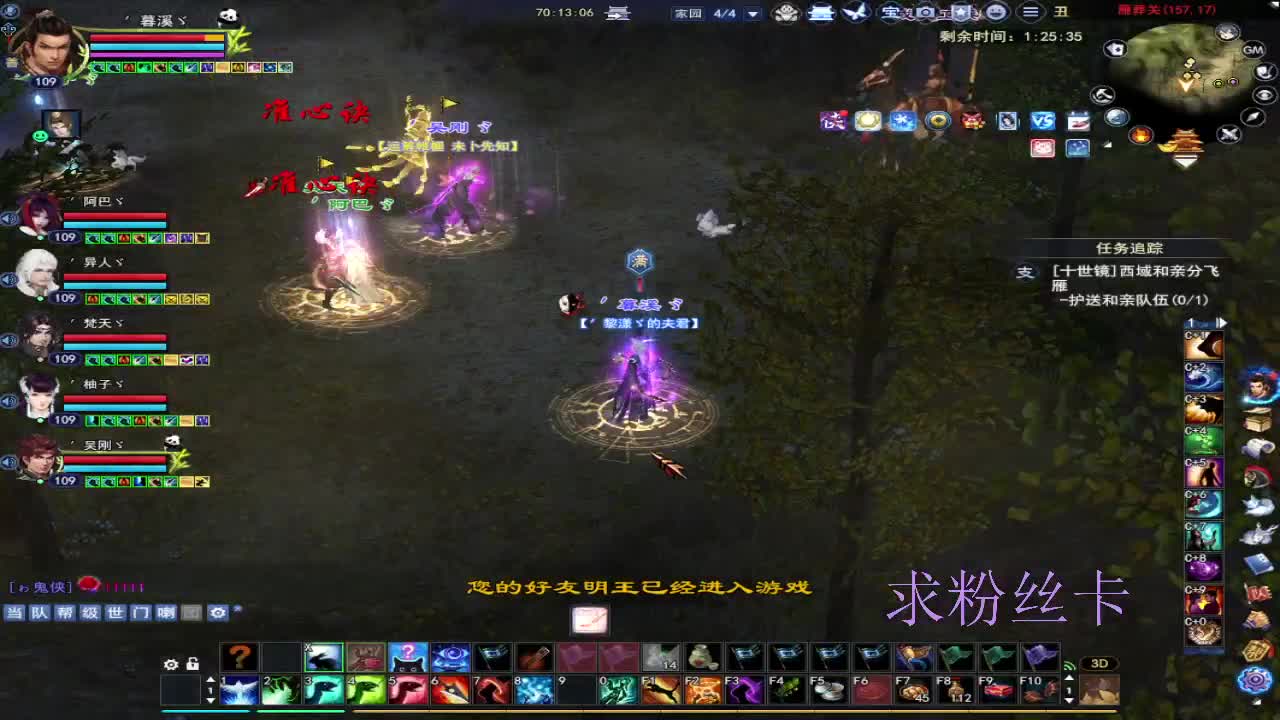Open the VS arena match icon

[1043, 123]
